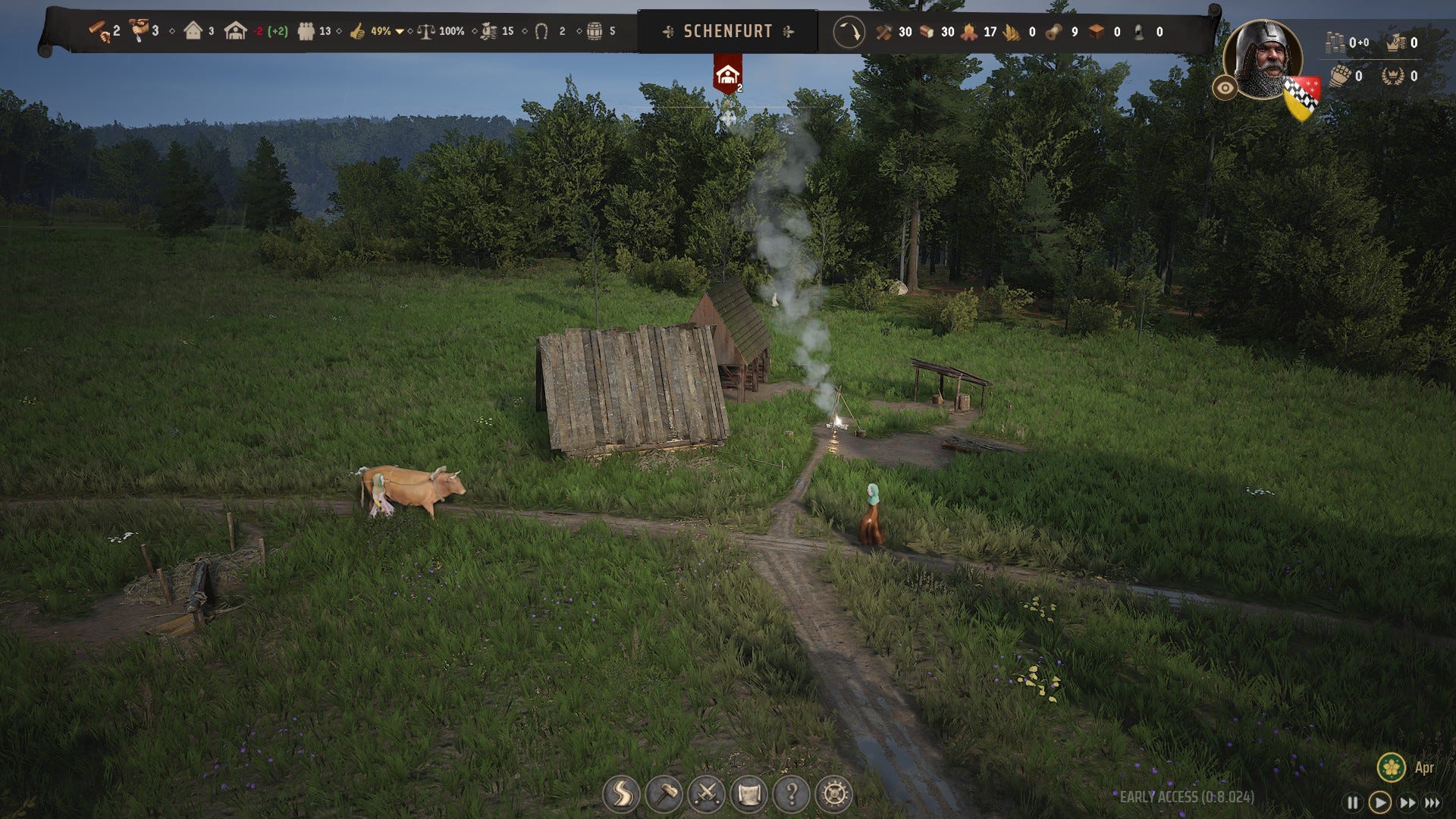Image resolution: width=1456 pixels, height=819 pixels.
Task: Click the flower season icon
Action: point(1391,767)
